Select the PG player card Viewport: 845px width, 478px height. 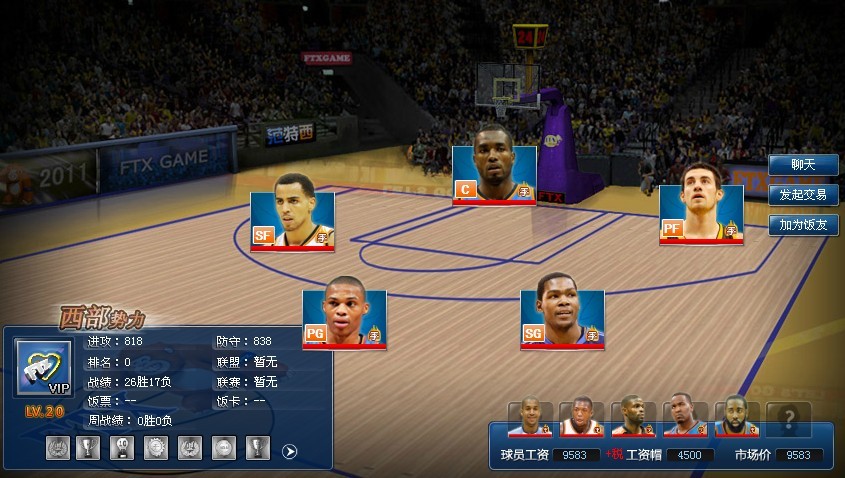(x=344, y=319)
